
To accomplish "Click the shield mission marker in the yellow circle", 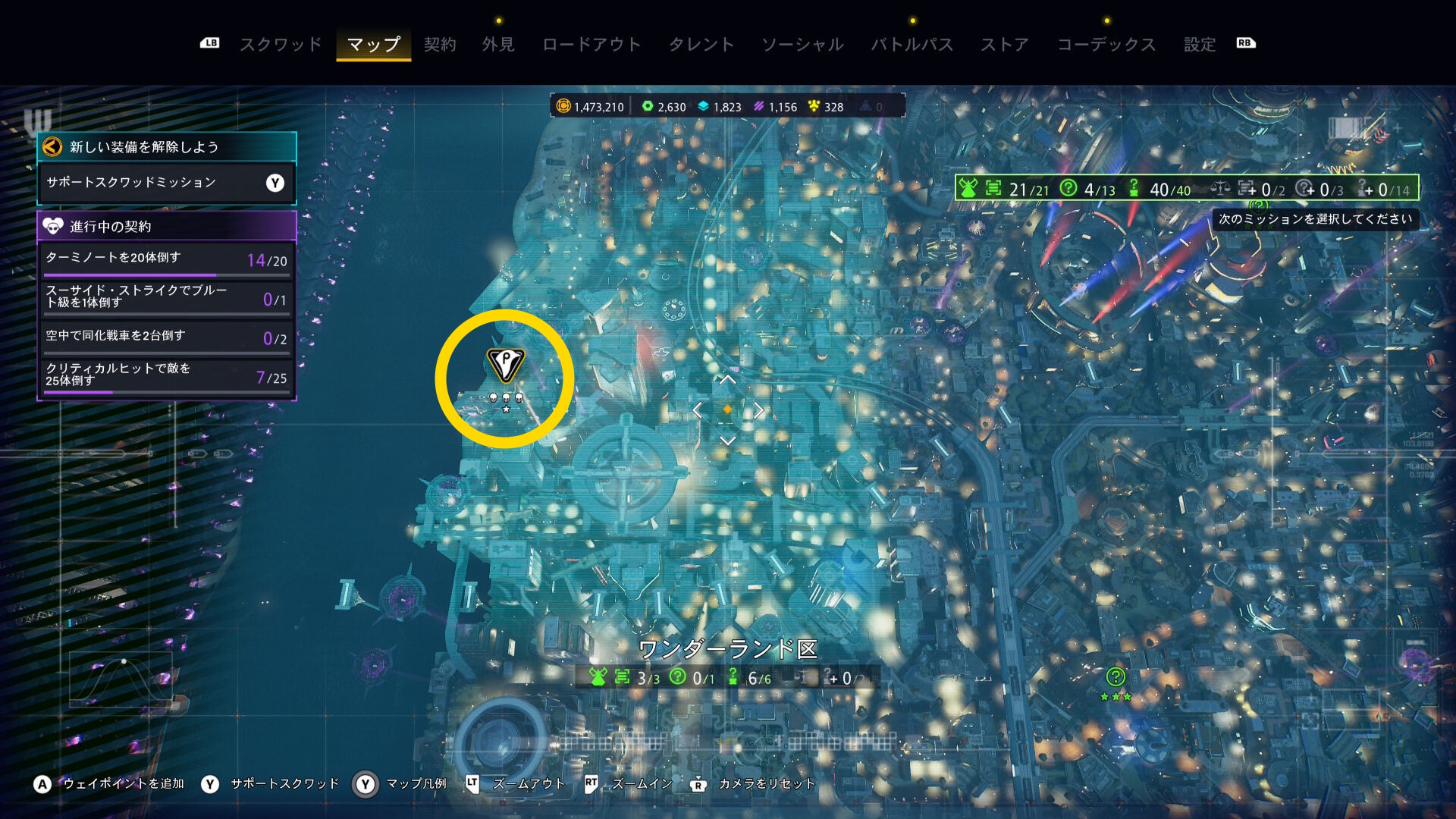I will 505,364.
